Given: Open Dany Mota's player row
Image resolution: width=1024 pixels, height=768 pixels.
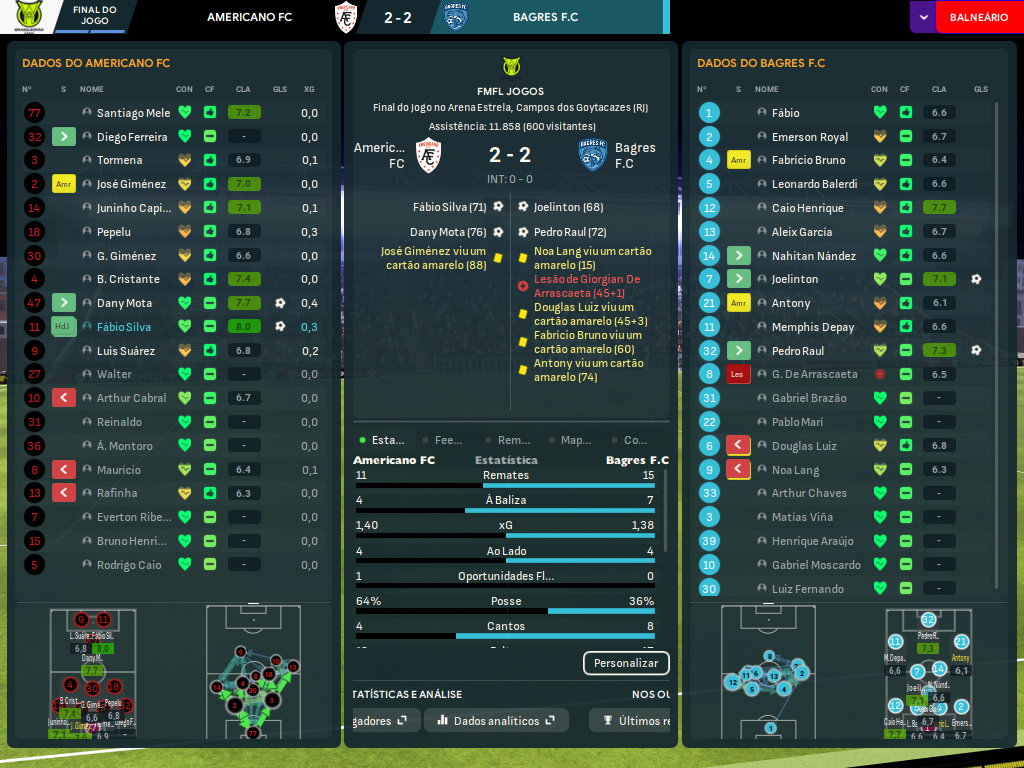Looking at the screenshot, I should click(x=124, y=303).
